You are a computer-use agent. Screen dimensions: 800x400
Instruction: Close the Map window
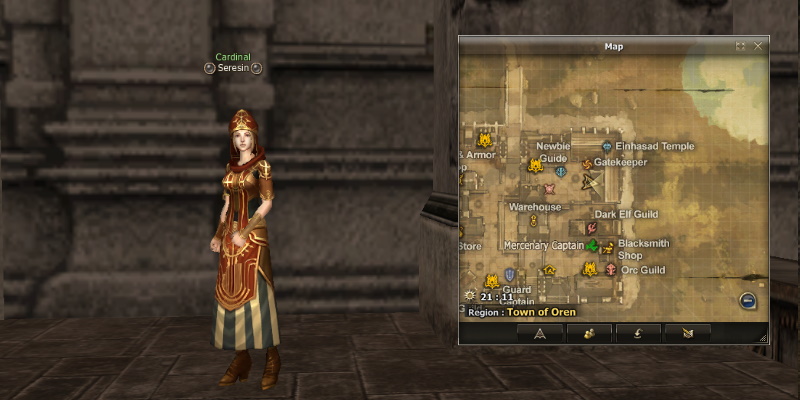click(x=758, y=46)
